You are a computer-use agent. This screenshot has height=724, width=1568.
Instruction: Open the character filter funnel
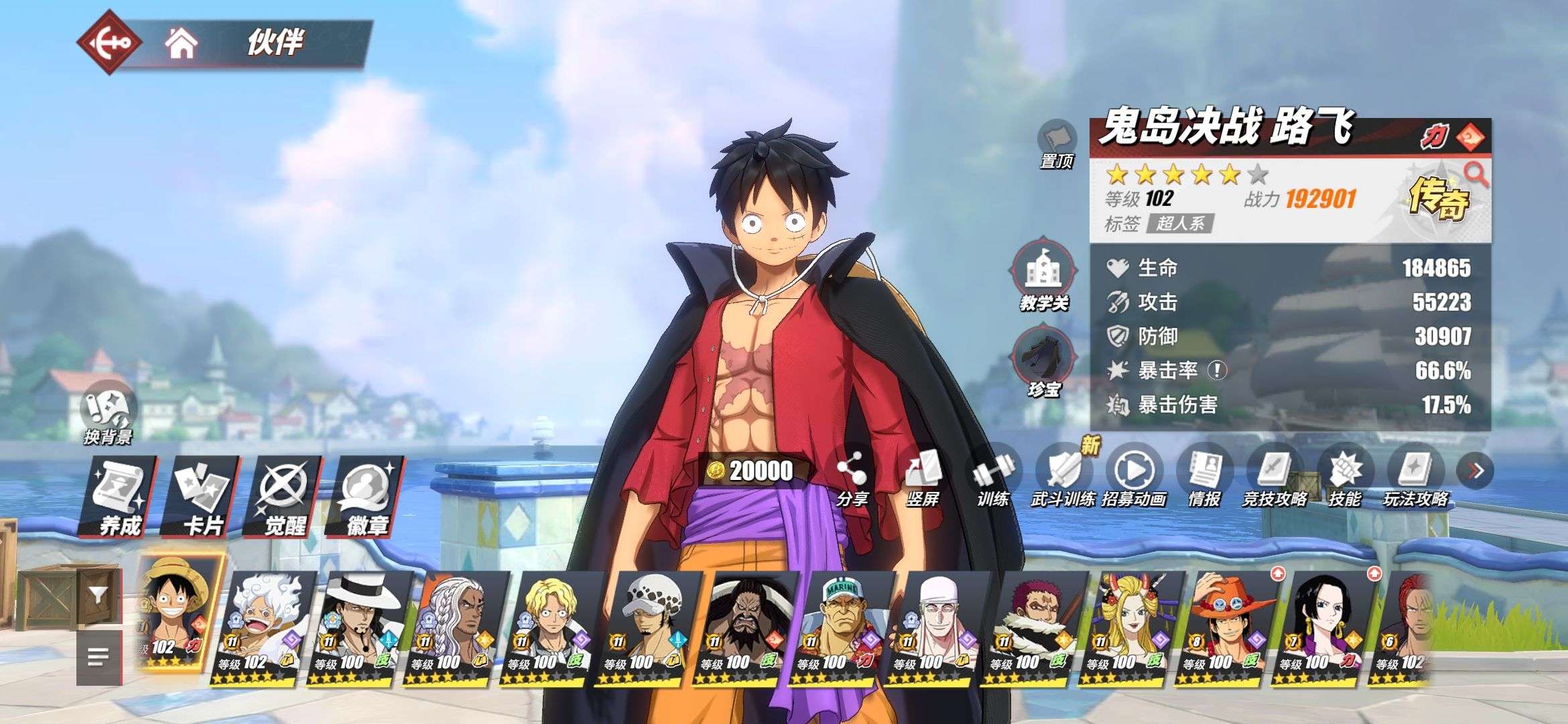click(99, 595)
